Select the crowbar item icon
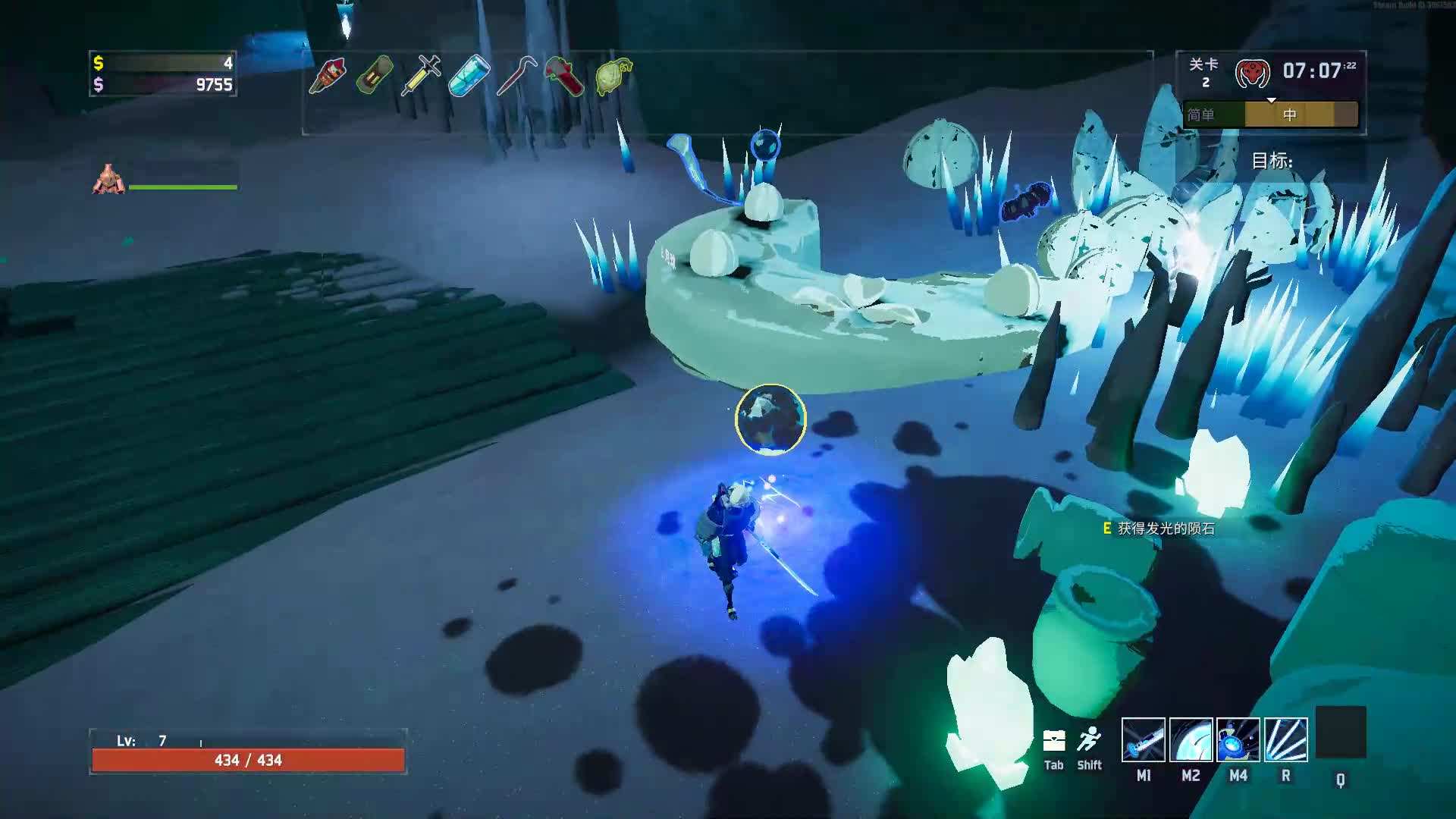The height and width of the screenshot is (819, 1456). coord(516,76)
